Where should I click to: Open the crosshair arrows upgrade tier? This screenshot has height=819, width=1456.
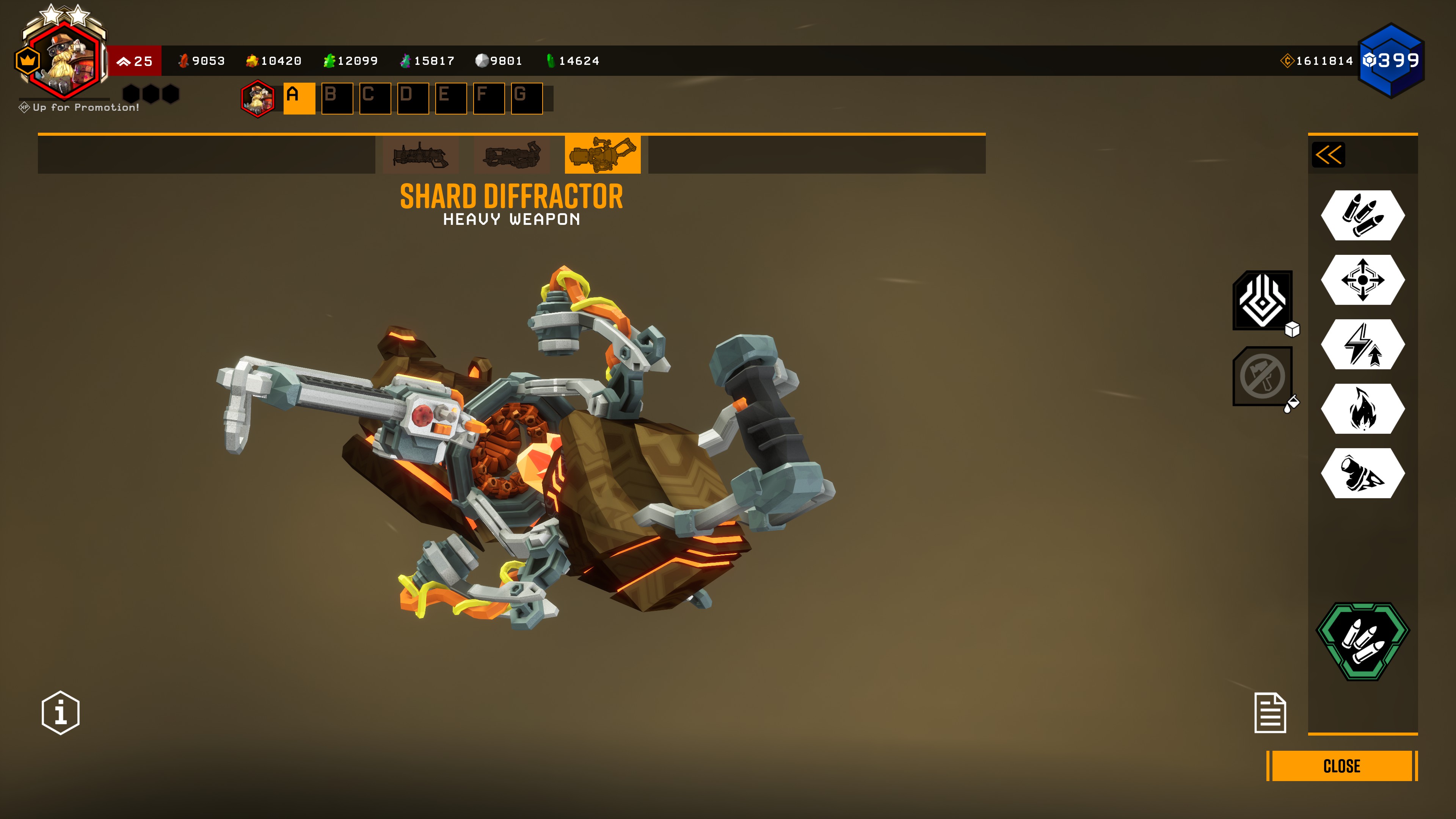[1363, 280]
